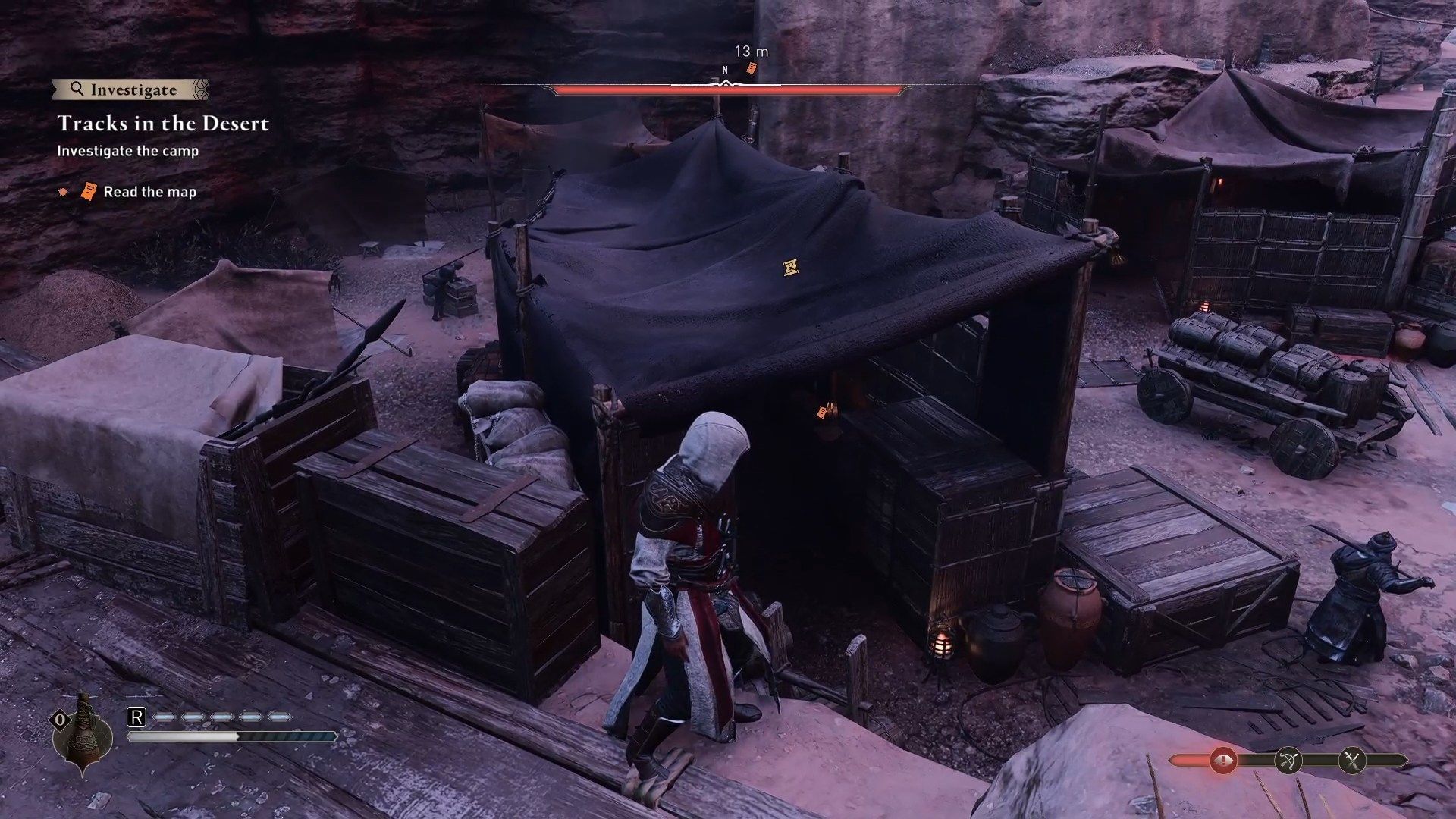
Task: Click the N indicator on the compass
Action: 725,69
